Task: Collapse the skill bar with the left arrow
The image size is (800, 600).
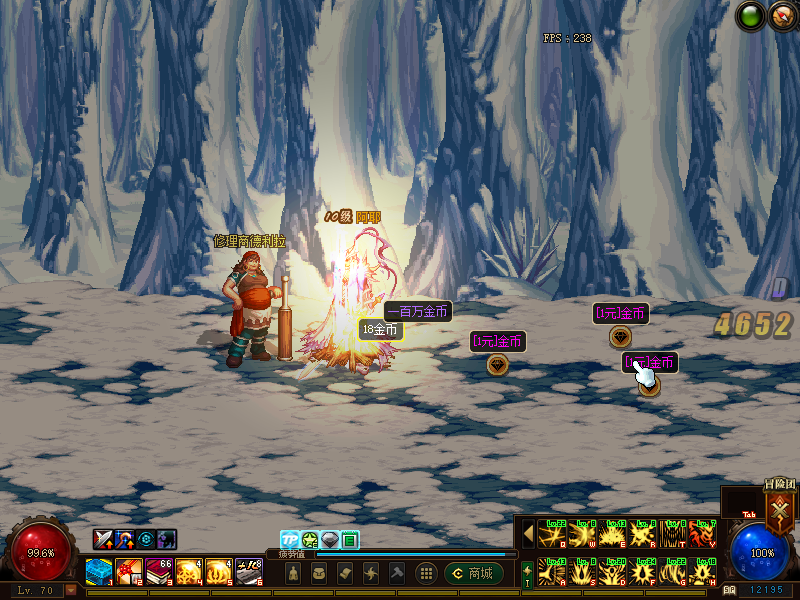Action: [528, 533]
